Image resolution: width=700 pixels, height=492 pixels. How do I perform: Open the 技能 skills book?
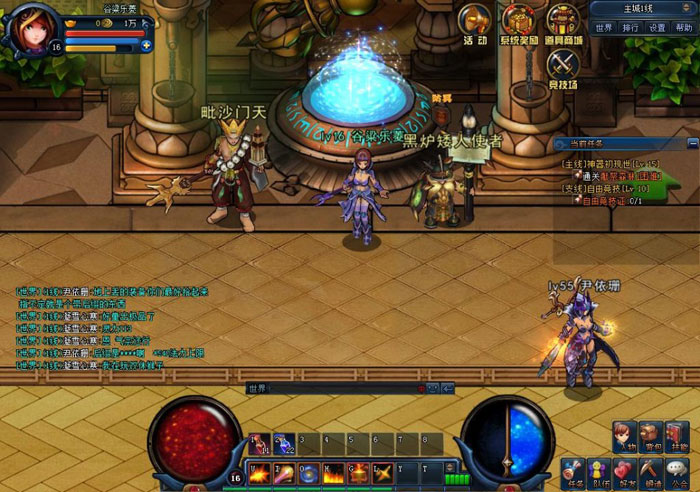679,436
